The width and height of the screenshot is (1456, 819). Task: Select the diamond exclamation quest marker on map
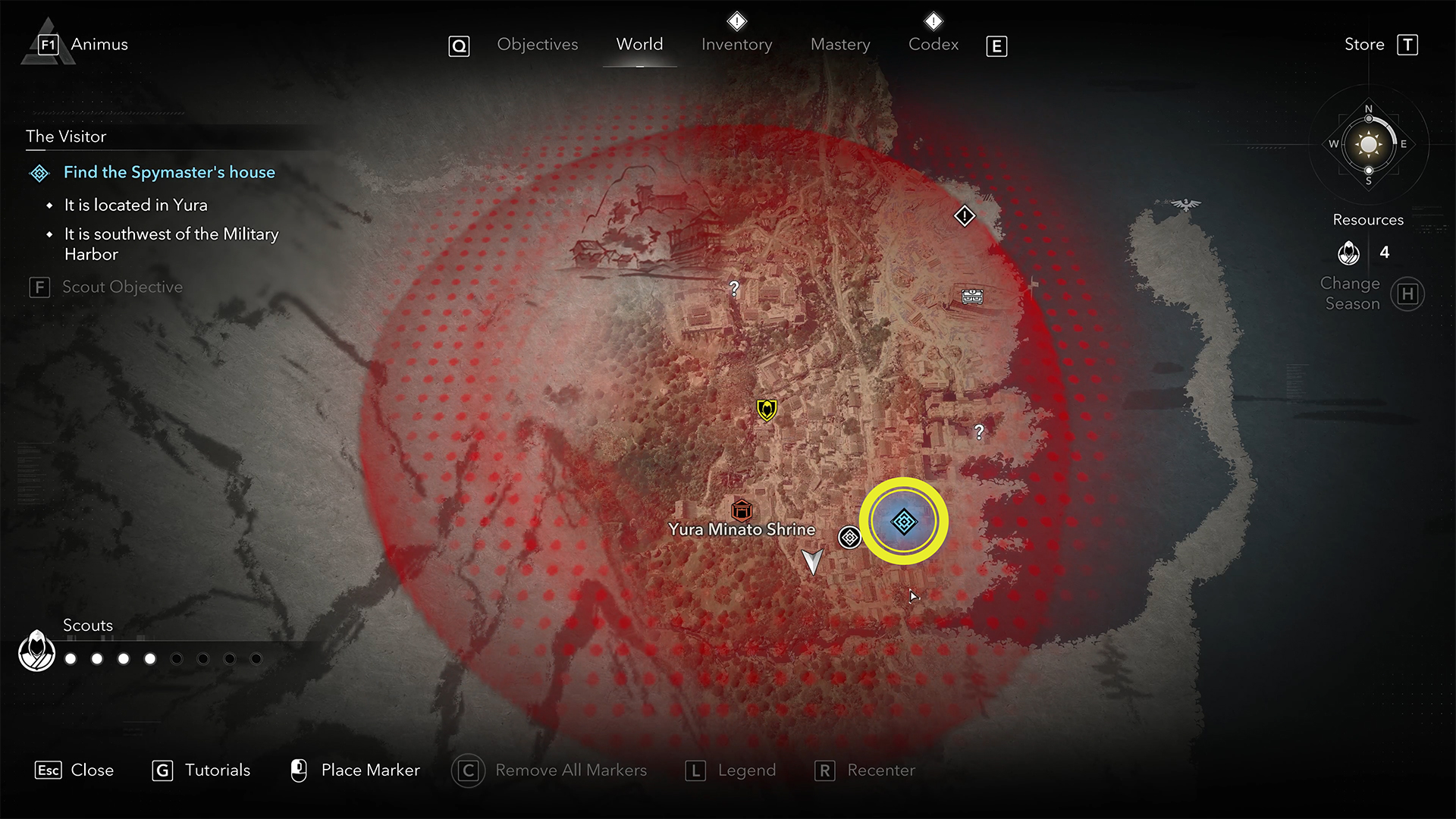pos(964,216)
